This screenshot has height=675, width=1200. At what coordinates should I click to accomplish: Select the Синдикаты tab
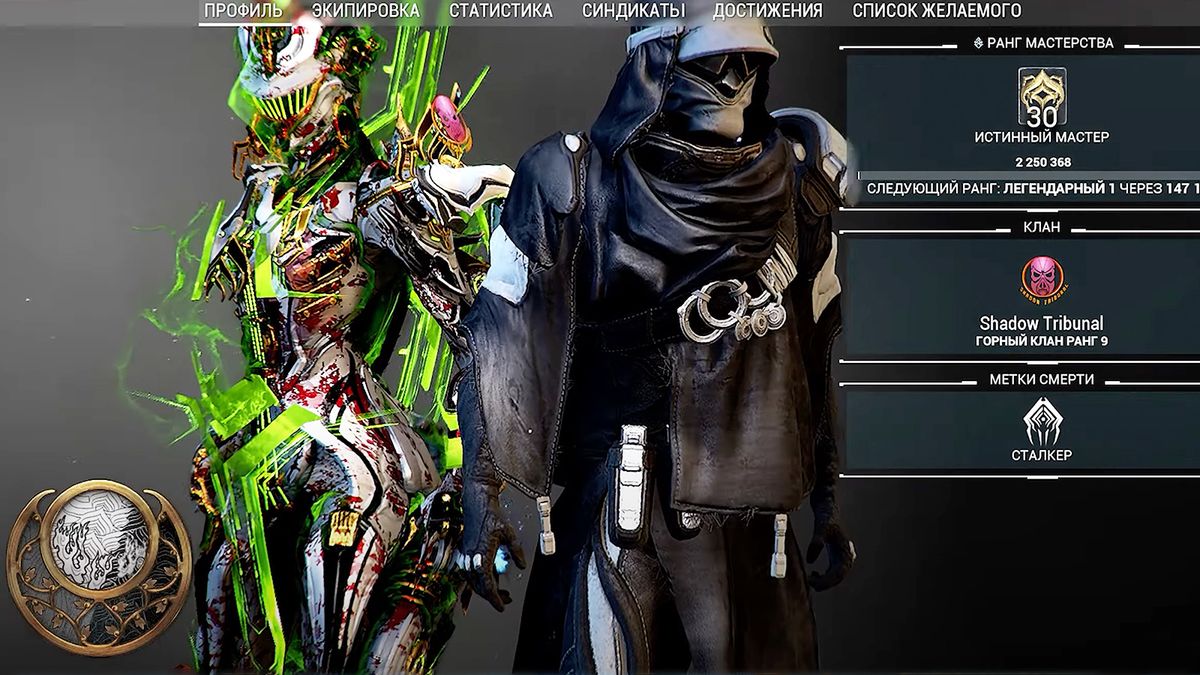[633, 12]
